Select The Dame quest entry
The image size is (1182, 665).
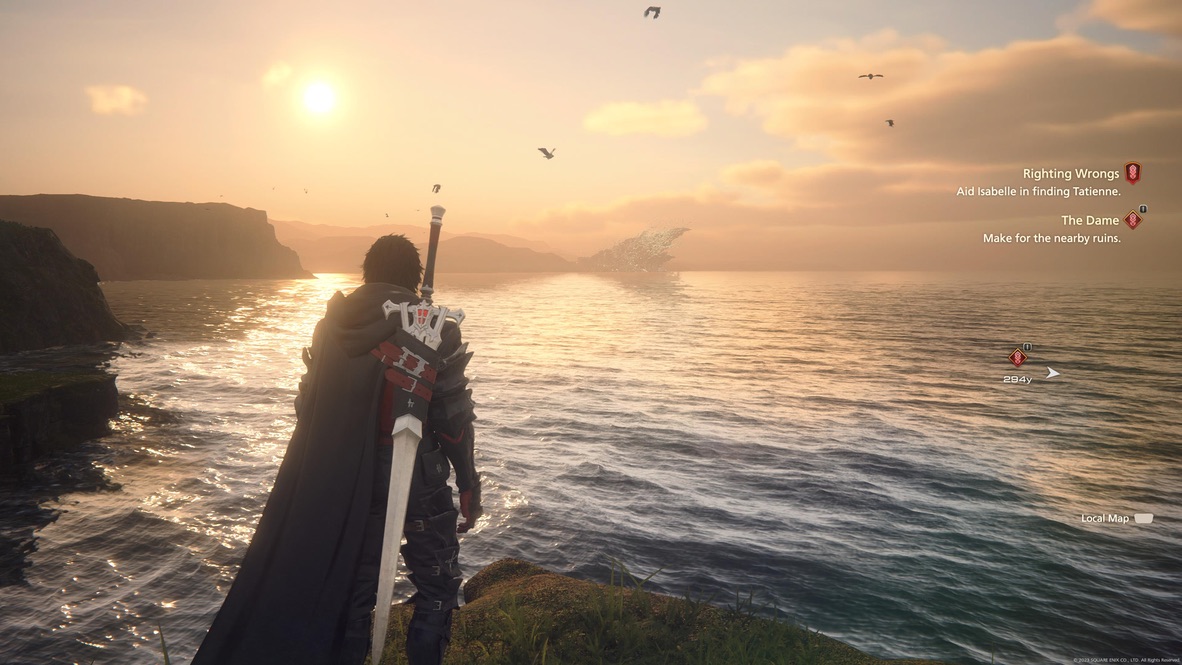pos(1089,220)
